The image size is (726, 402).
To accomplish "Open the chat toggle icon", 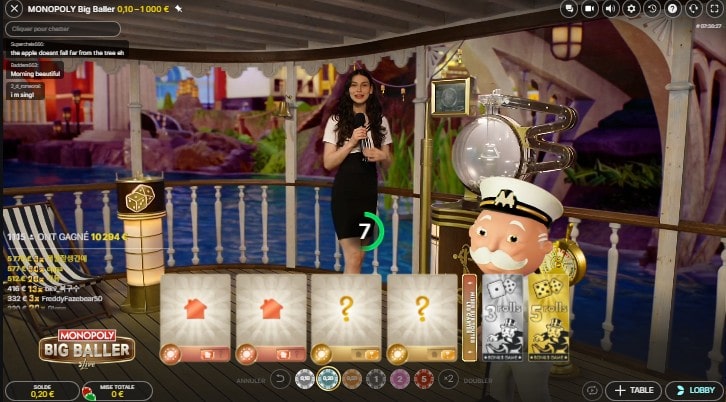I will click(x=569, y=8).
